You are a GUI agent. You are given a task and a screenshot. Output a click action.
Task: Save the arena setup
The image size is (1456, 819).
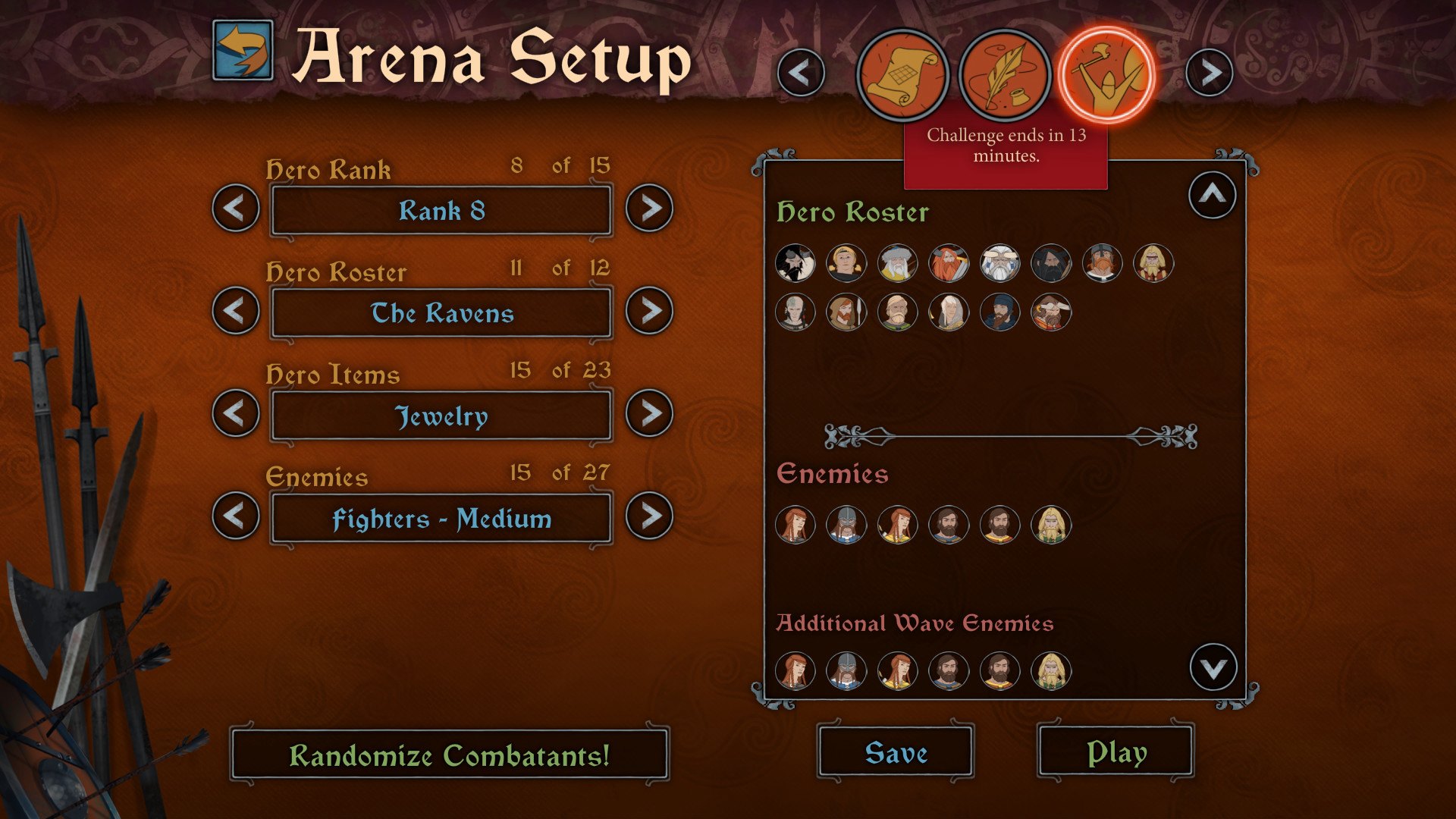coord(896,752)
